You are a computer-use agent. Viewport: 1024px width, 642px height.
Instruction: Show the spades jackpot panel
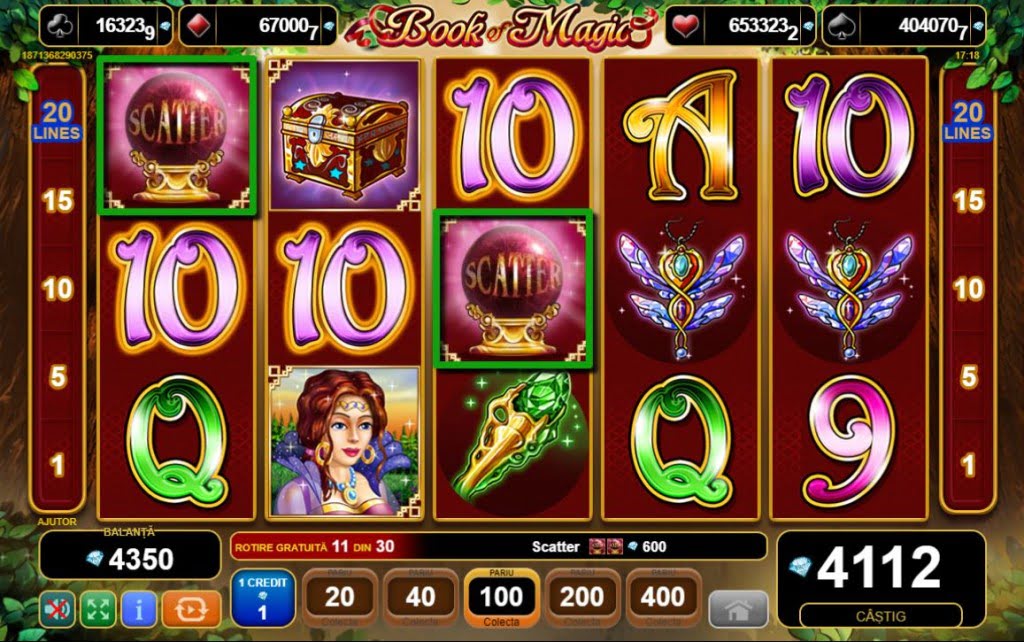pos(901,26)
